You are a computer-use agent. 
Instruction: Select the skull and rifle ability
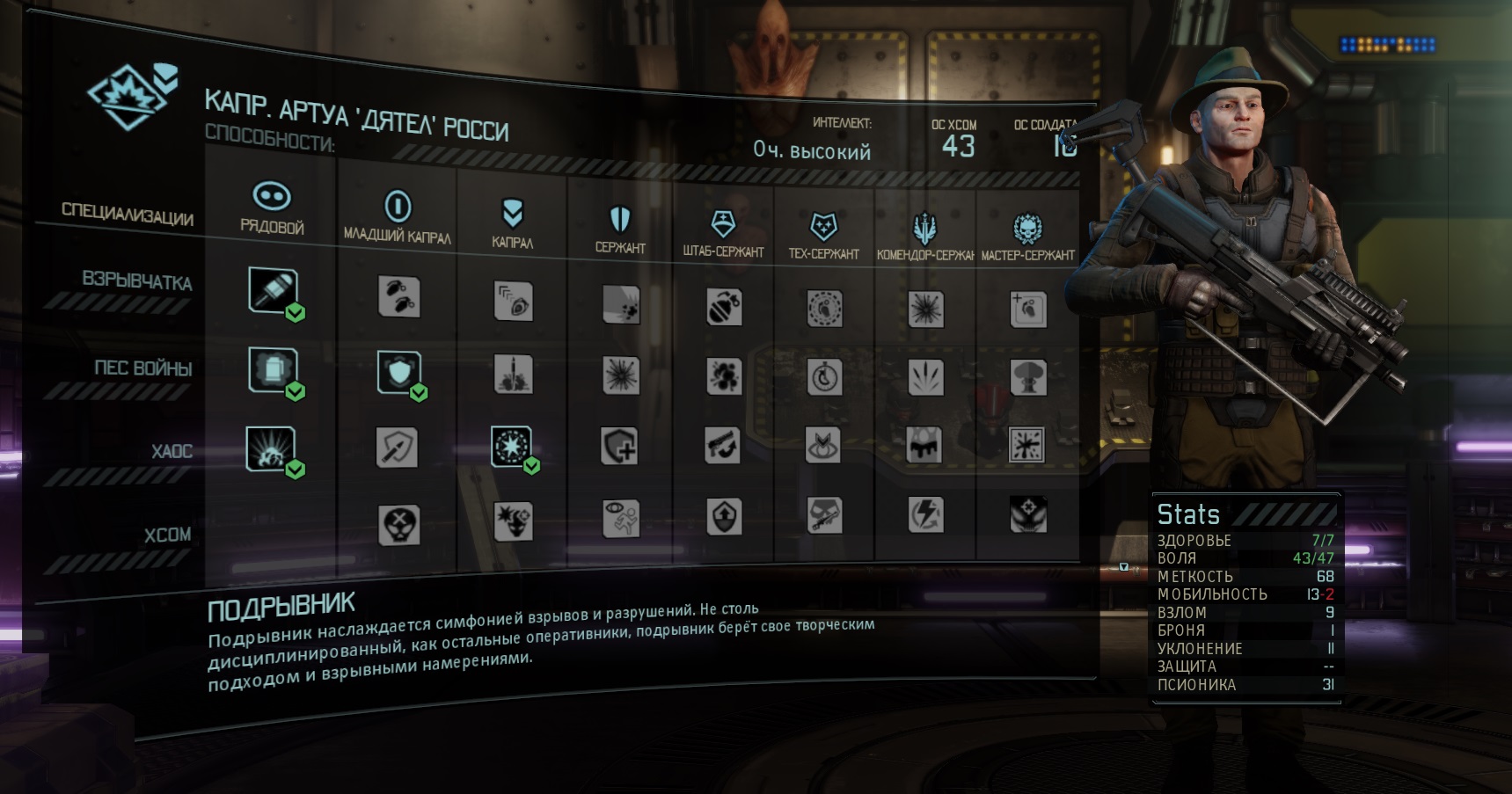824,516
